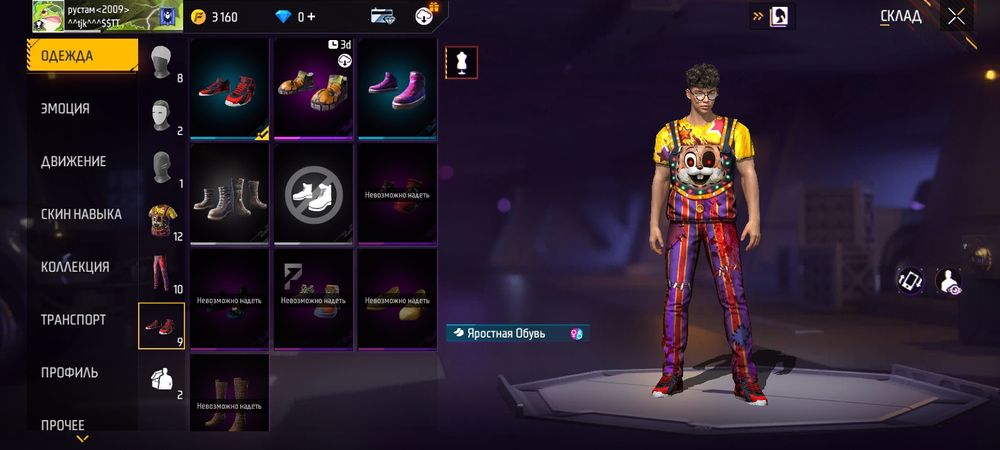
Task: Open the СКИН НАВЫКА section
Action: pyautogui.click(x=81, y=214)
